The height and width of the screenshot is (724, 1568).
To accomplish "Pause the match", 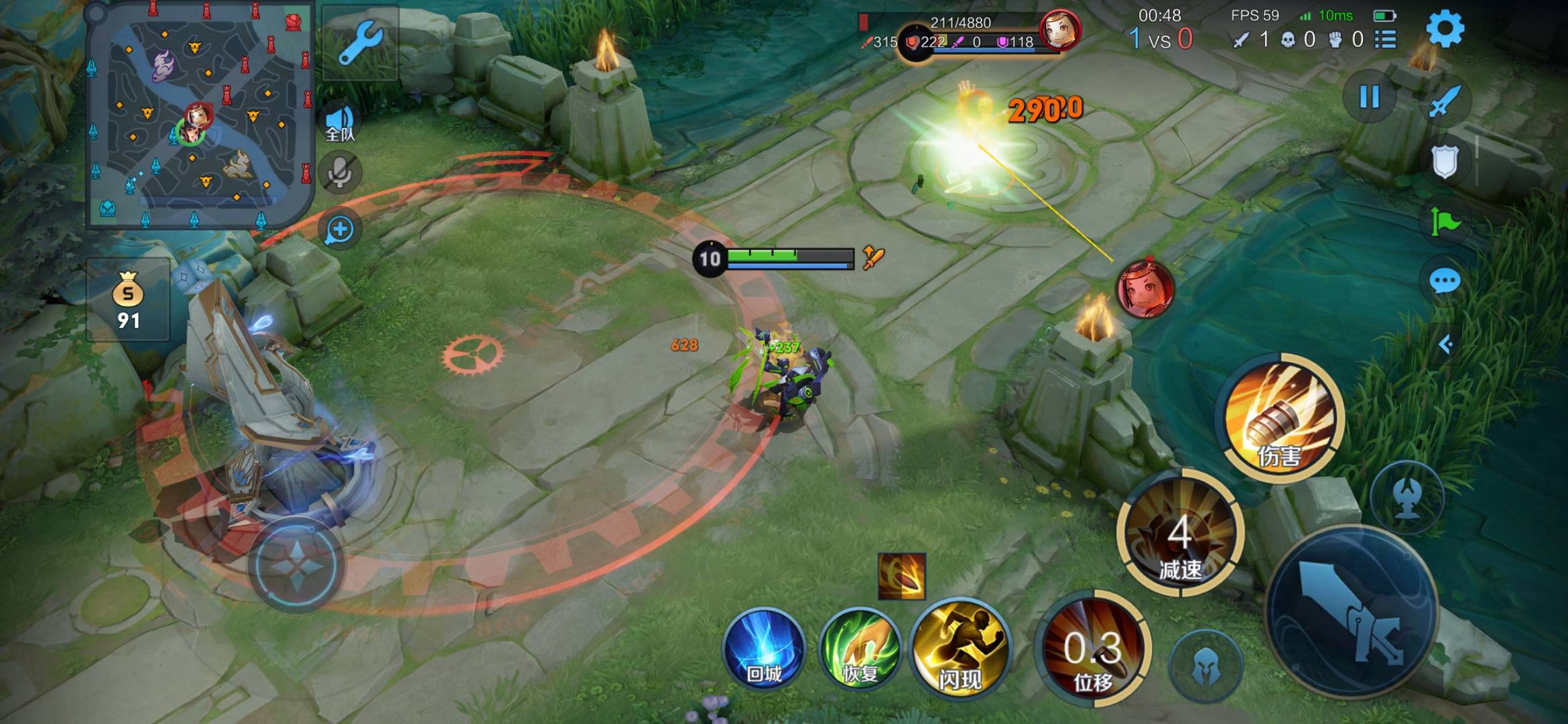I will (x=1369, y=97).
